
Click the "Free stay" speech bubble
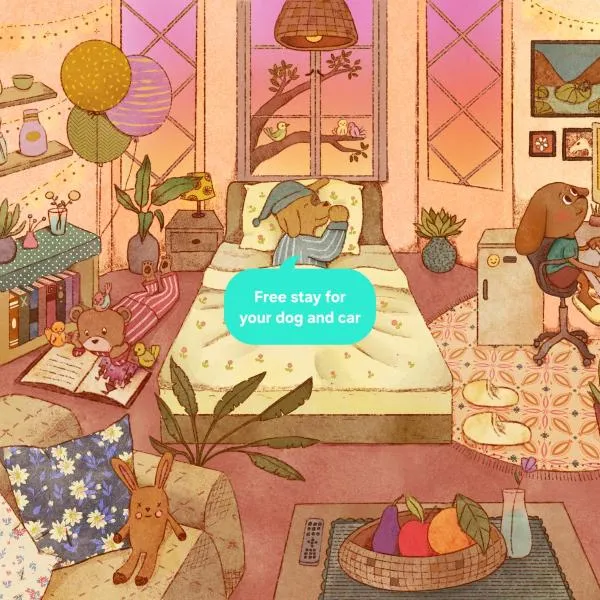point(299,309)
